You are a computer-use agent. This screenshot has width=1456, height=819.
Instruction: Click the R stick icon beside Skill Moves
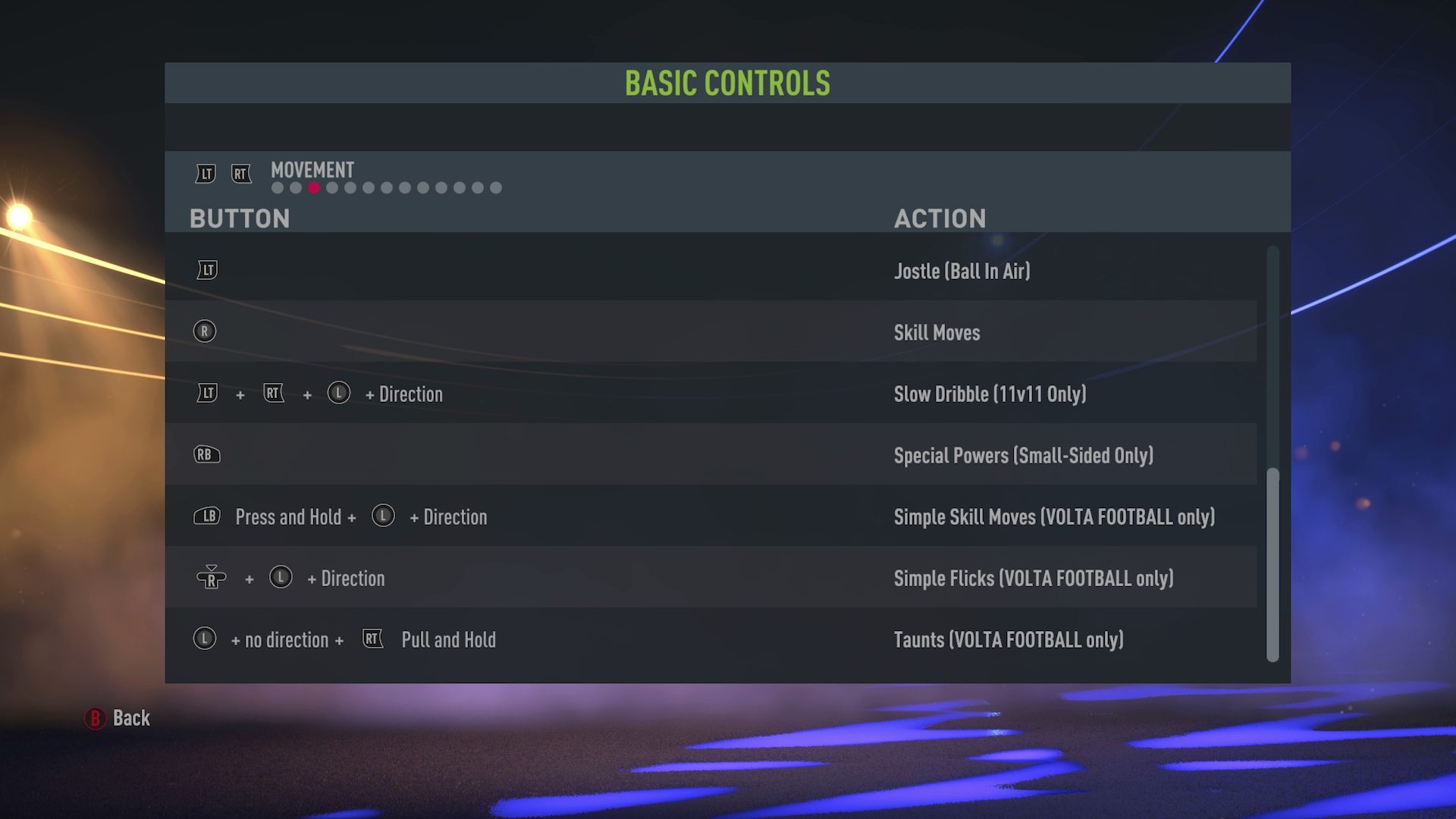tap(205, 331)
